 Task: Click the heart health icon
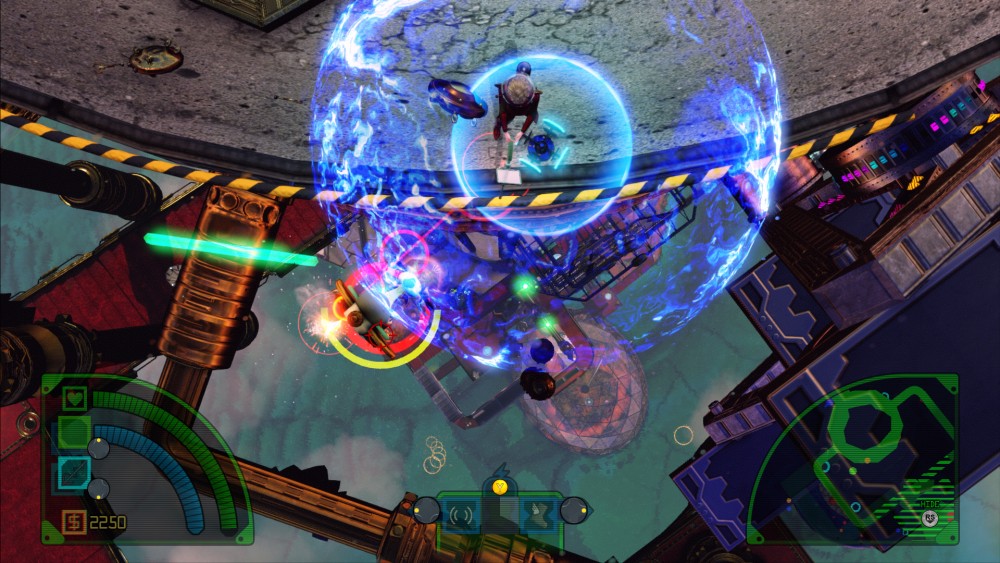(73, 399)
